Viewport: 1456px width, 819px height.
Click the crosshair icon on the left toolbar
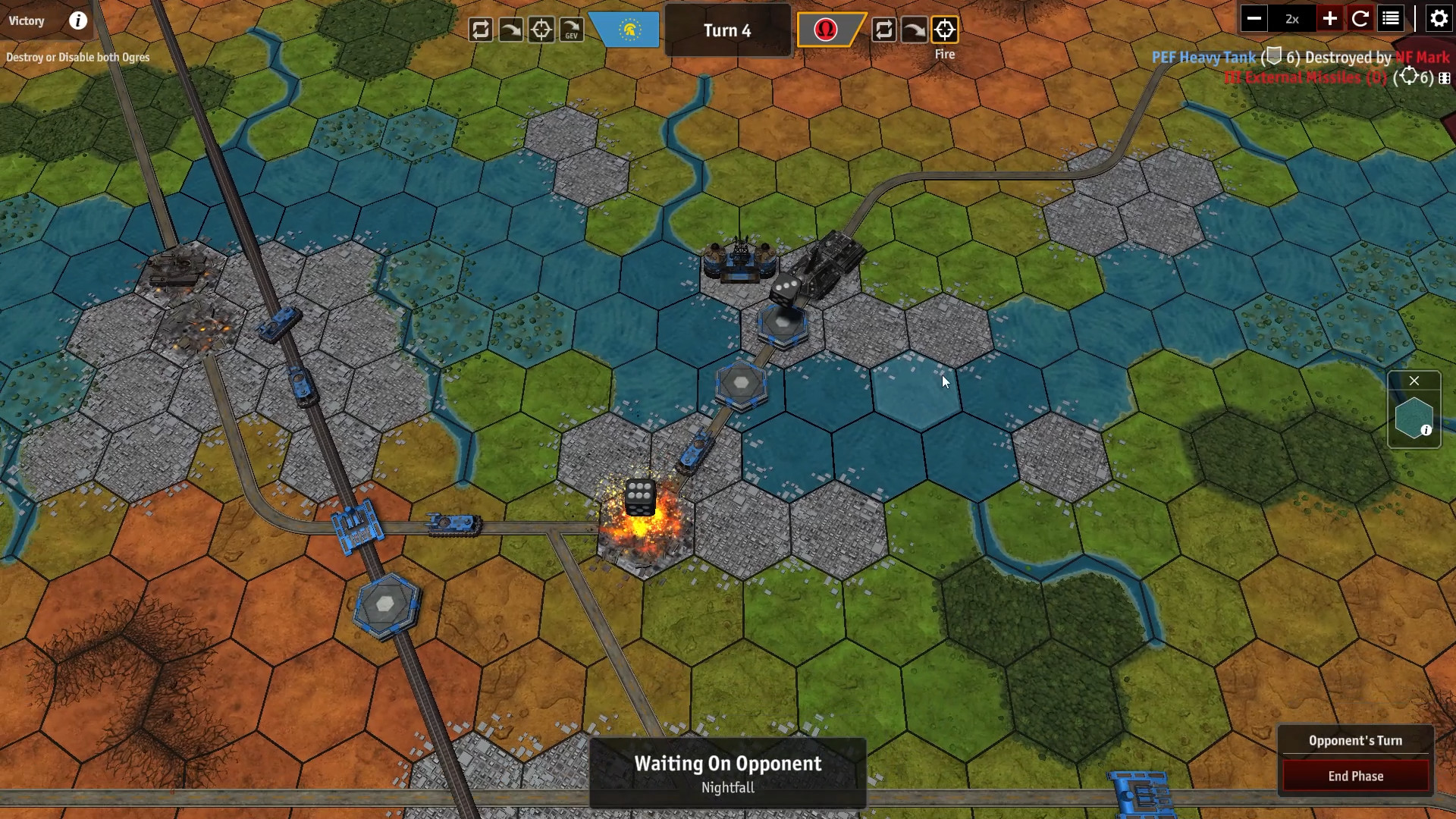coord(541,29)
